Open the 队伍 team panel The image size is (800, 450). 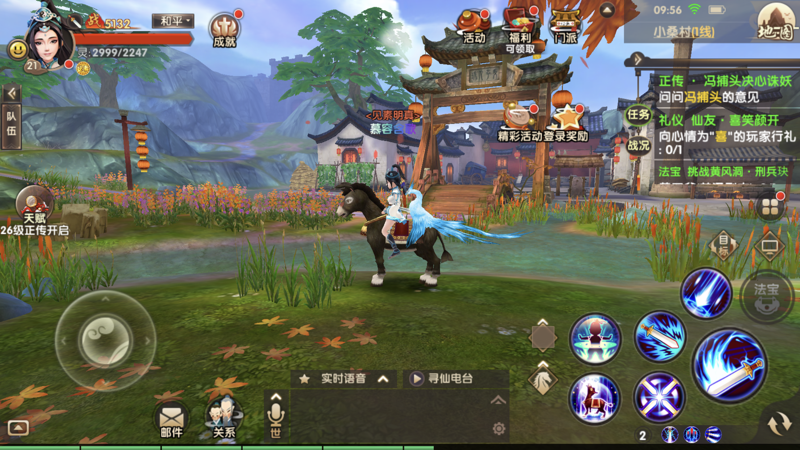click(x=11, y=129)
